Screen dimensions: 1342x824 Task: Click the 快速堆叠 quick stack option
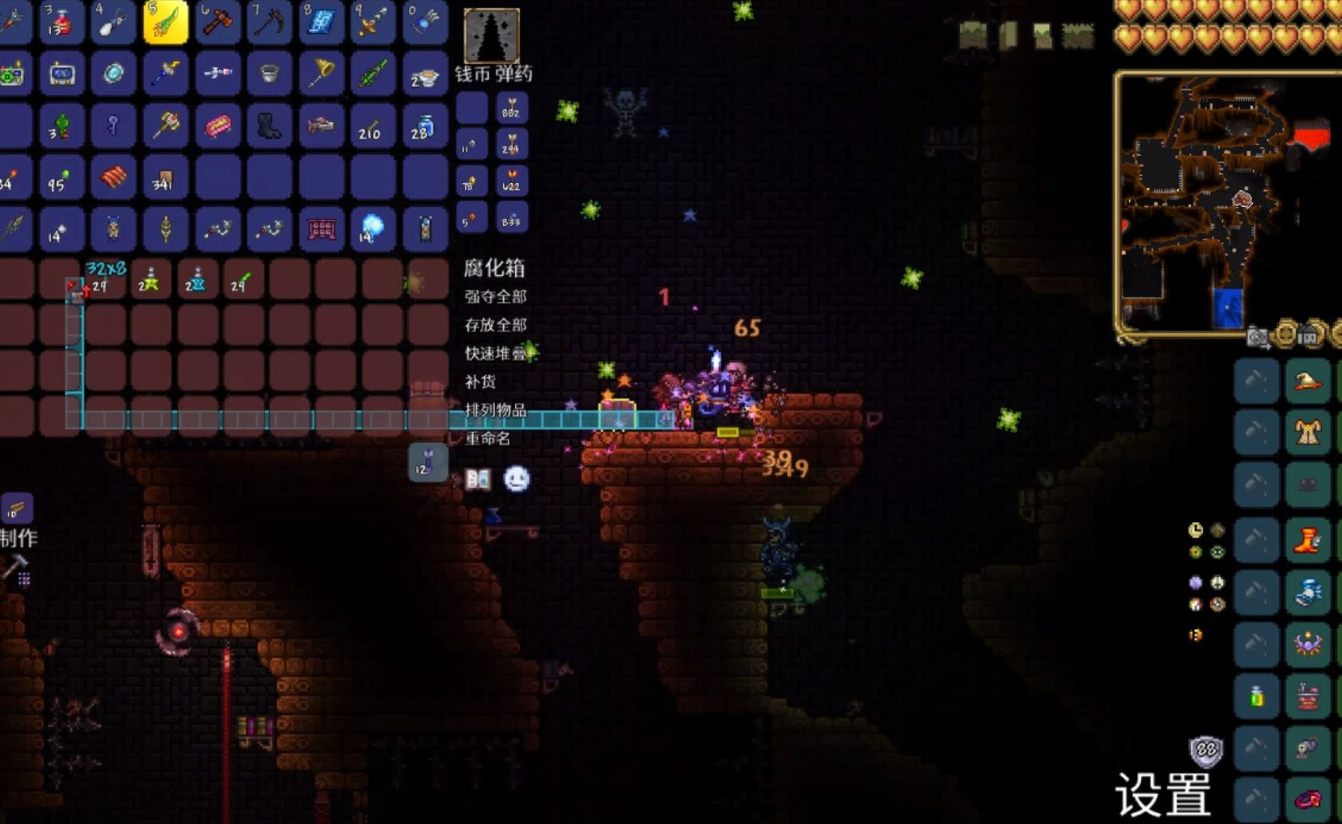(x=496, y=353)
